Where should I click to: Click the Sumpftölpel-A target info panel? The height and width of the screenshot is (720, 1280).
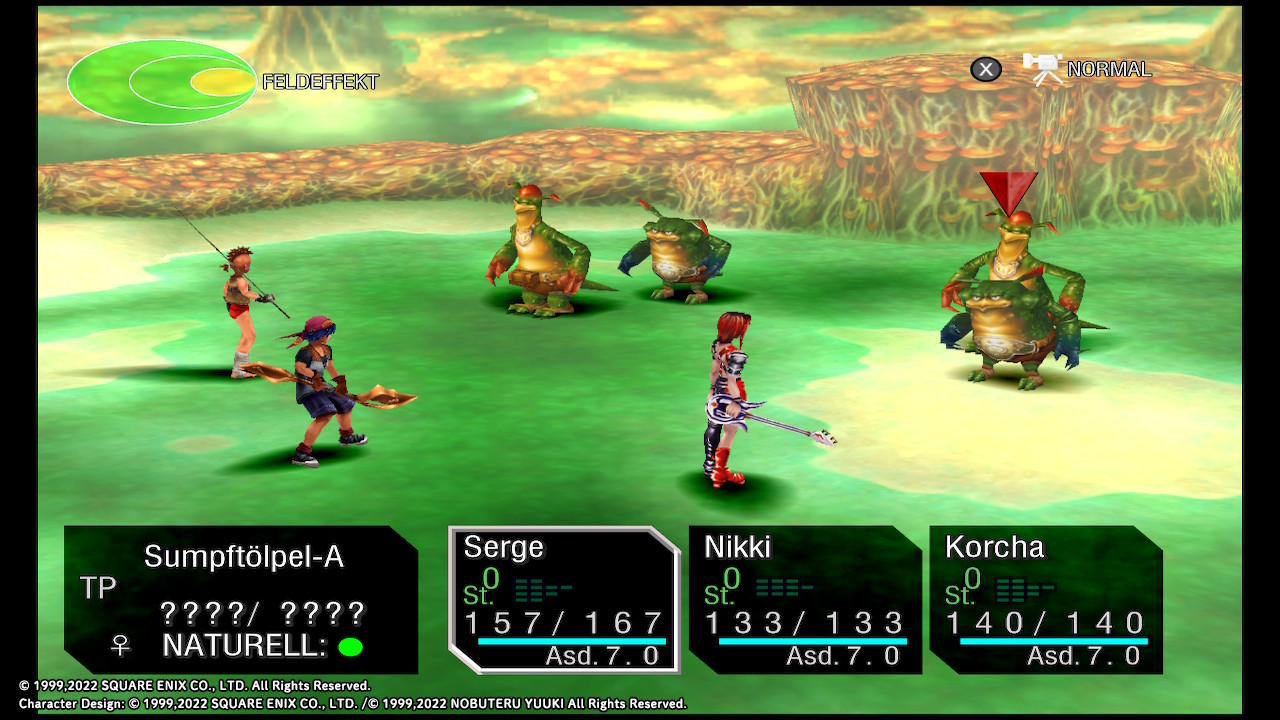pyautogui.click(x=241, y=600)
